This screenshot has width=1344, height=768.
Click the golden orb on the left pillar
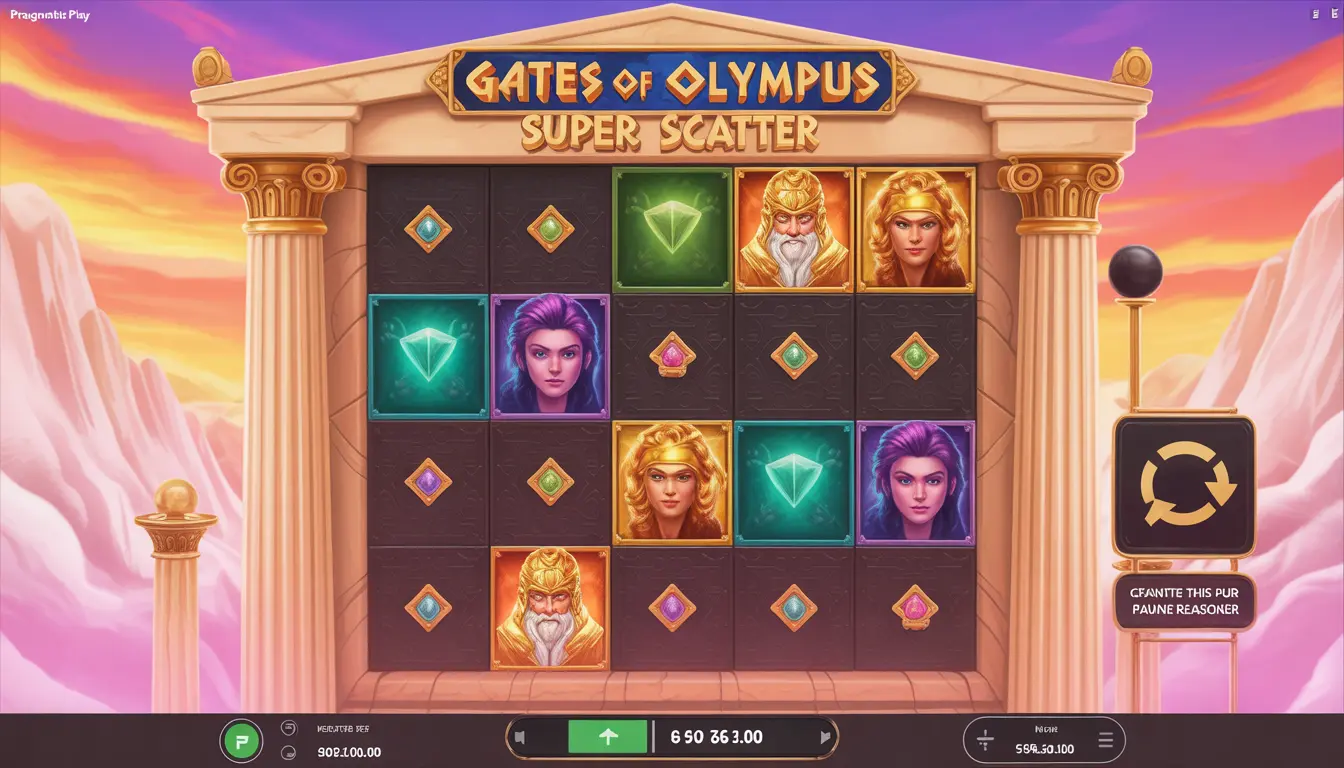[x=175, y=495]
